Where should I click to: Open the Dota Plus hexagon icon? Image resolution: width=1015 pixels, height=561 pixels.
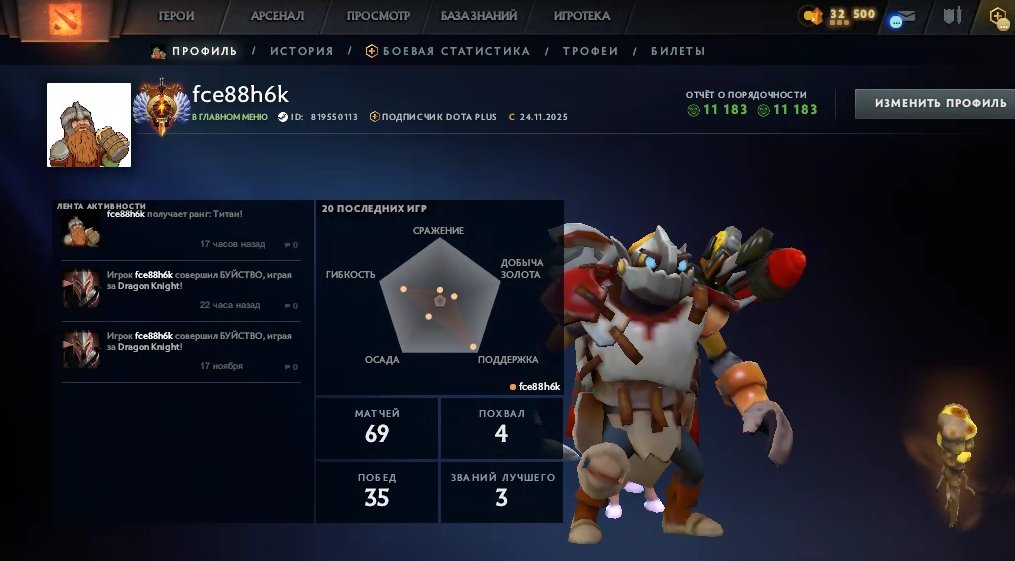[x=998, y=16]
